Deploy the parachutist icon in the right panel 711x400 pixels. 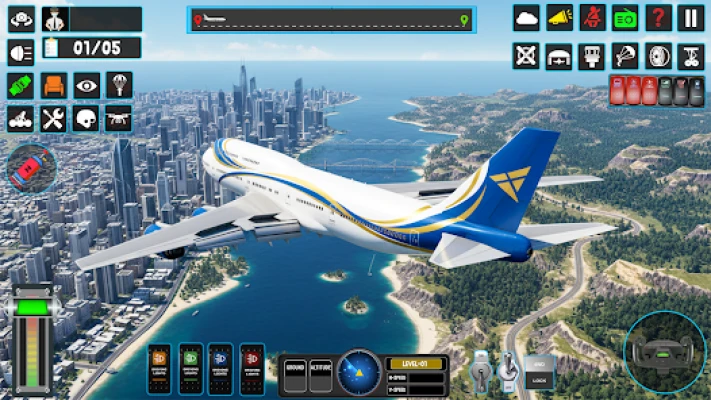pyautogui.click(x=625, y=56)
